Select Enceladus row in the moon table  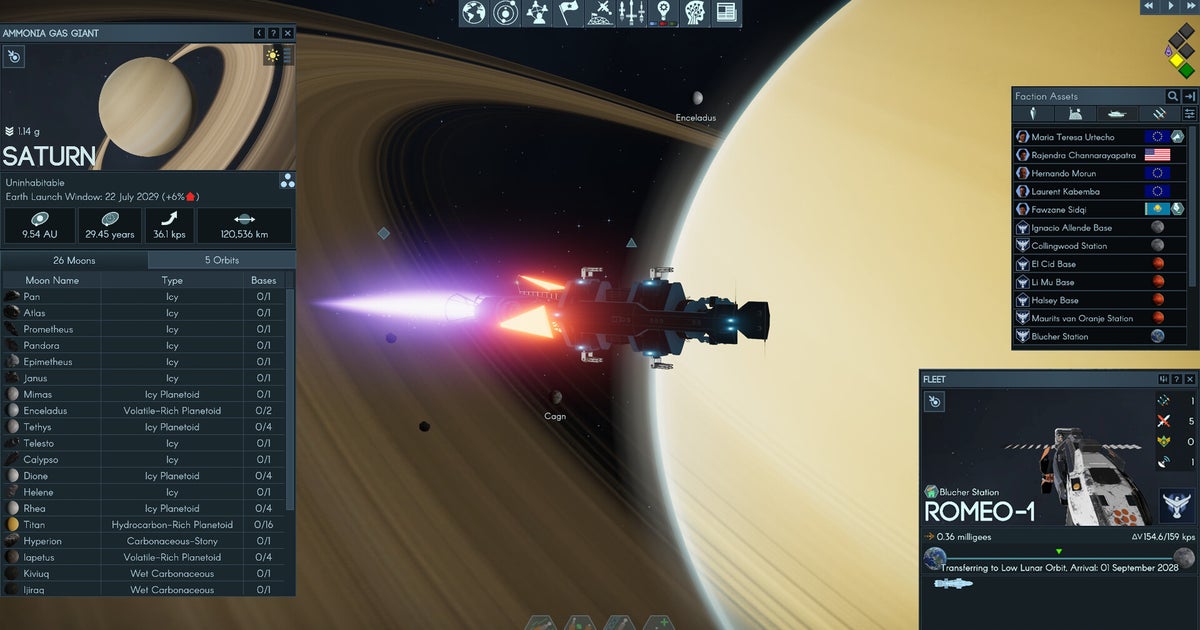(47, 411)
